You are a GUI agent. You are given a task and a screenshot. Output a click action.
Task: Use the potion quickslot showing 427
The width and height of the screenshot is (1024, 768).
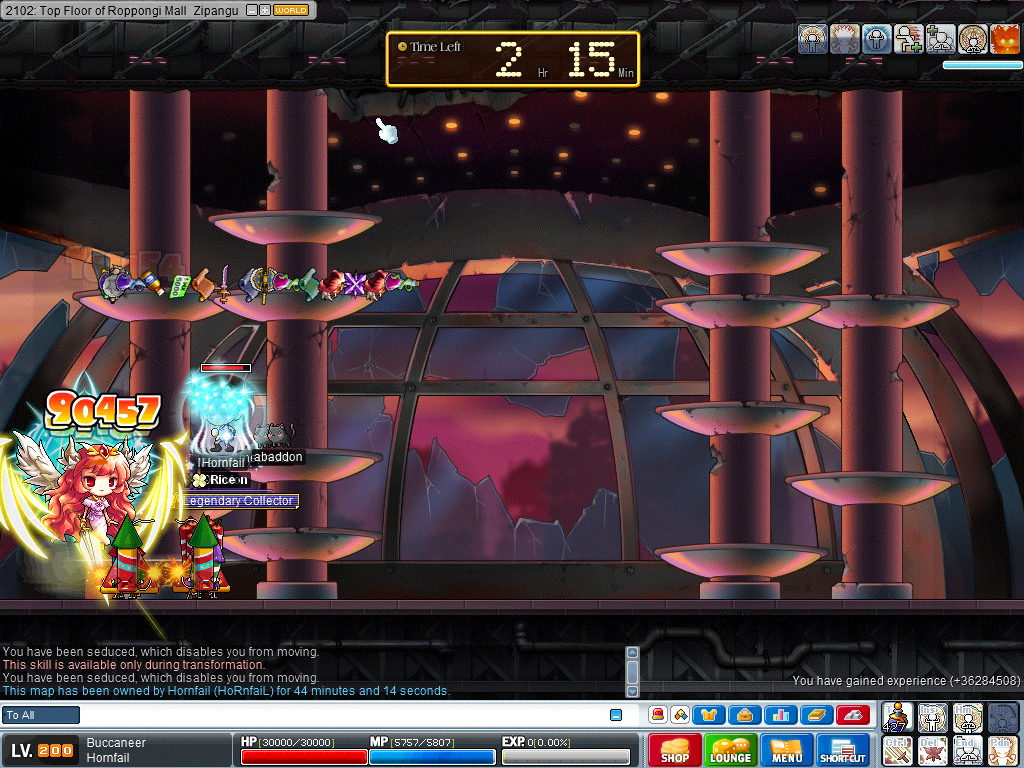pyautogui.click(x=898, y=717)
